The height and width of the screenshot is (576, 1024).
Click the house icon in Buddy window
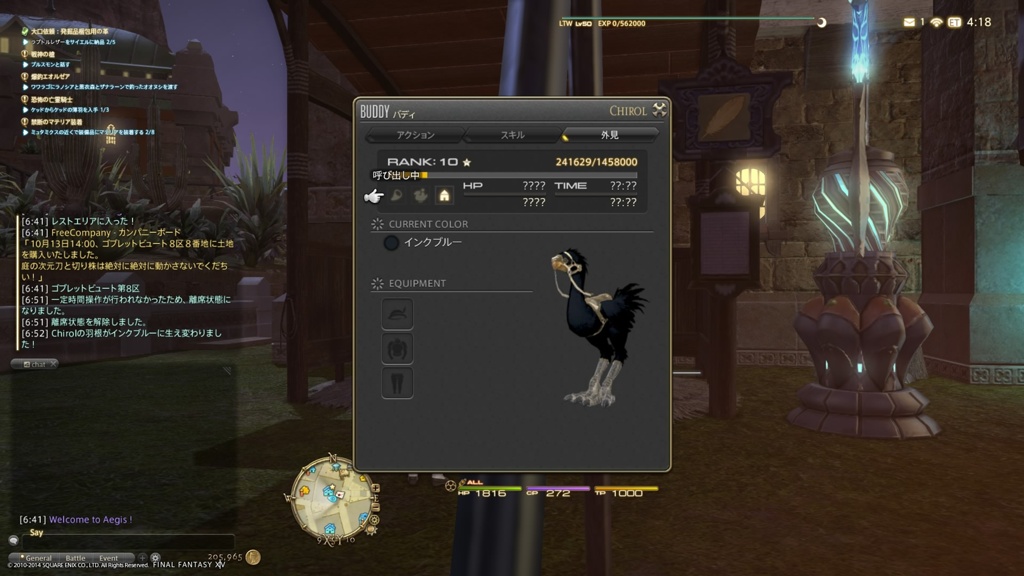pos(444,196)
